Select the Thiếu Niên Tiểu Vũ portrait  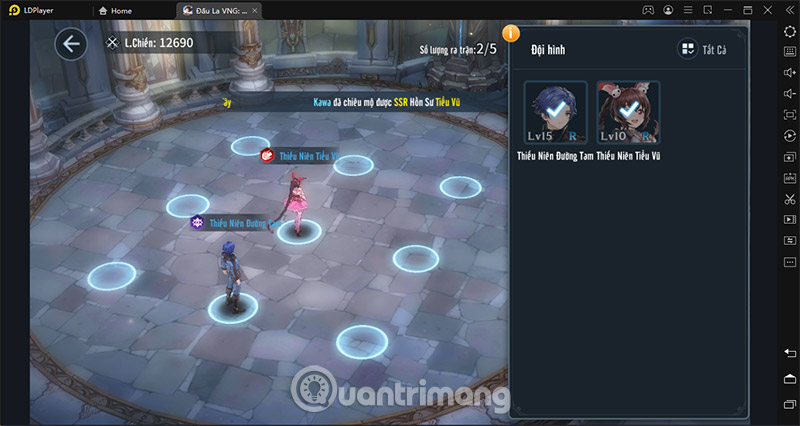(627, 113)
